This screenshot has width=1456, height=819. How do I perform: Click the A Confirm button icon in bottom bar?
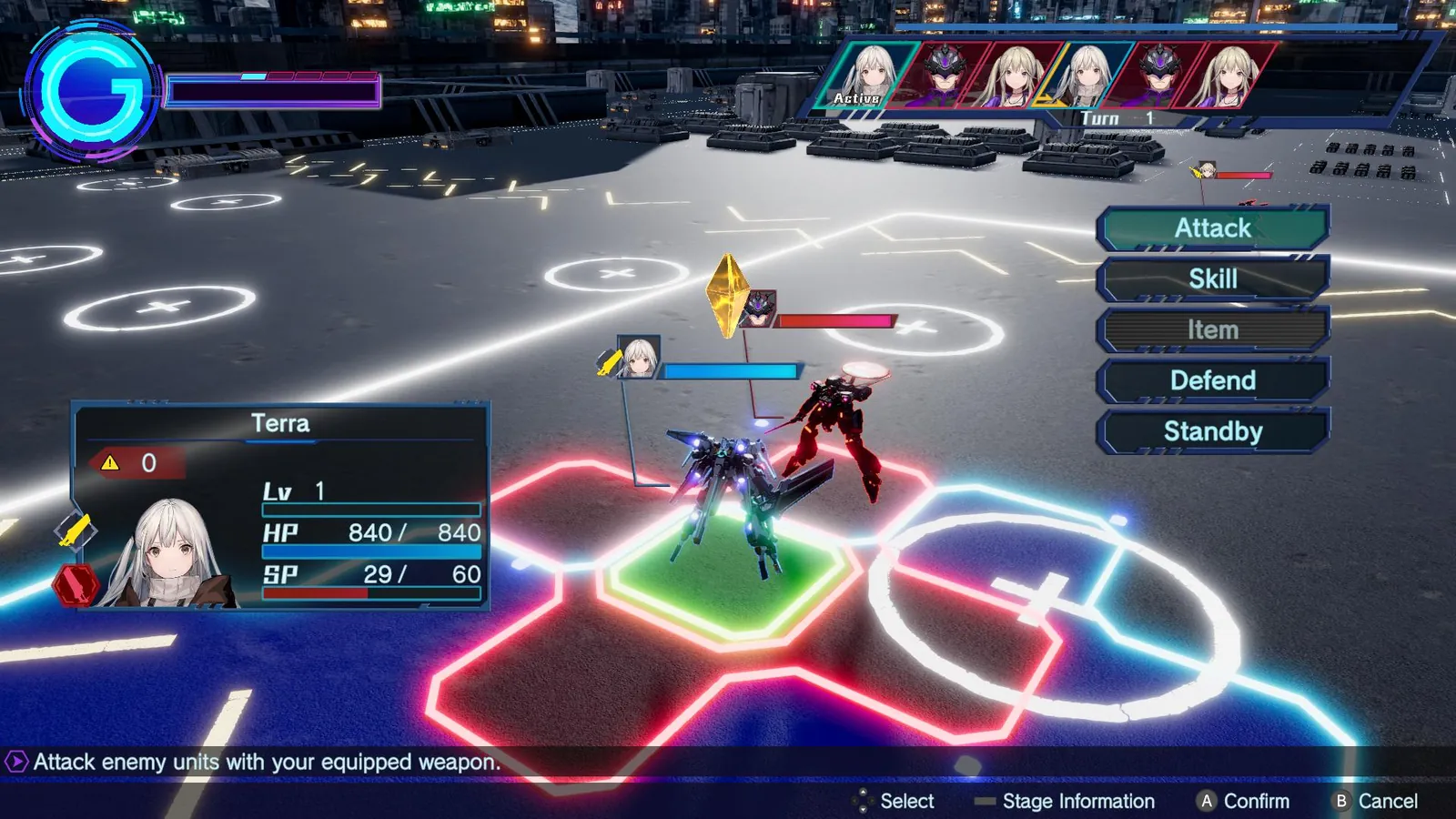[x=1206, y=802]
